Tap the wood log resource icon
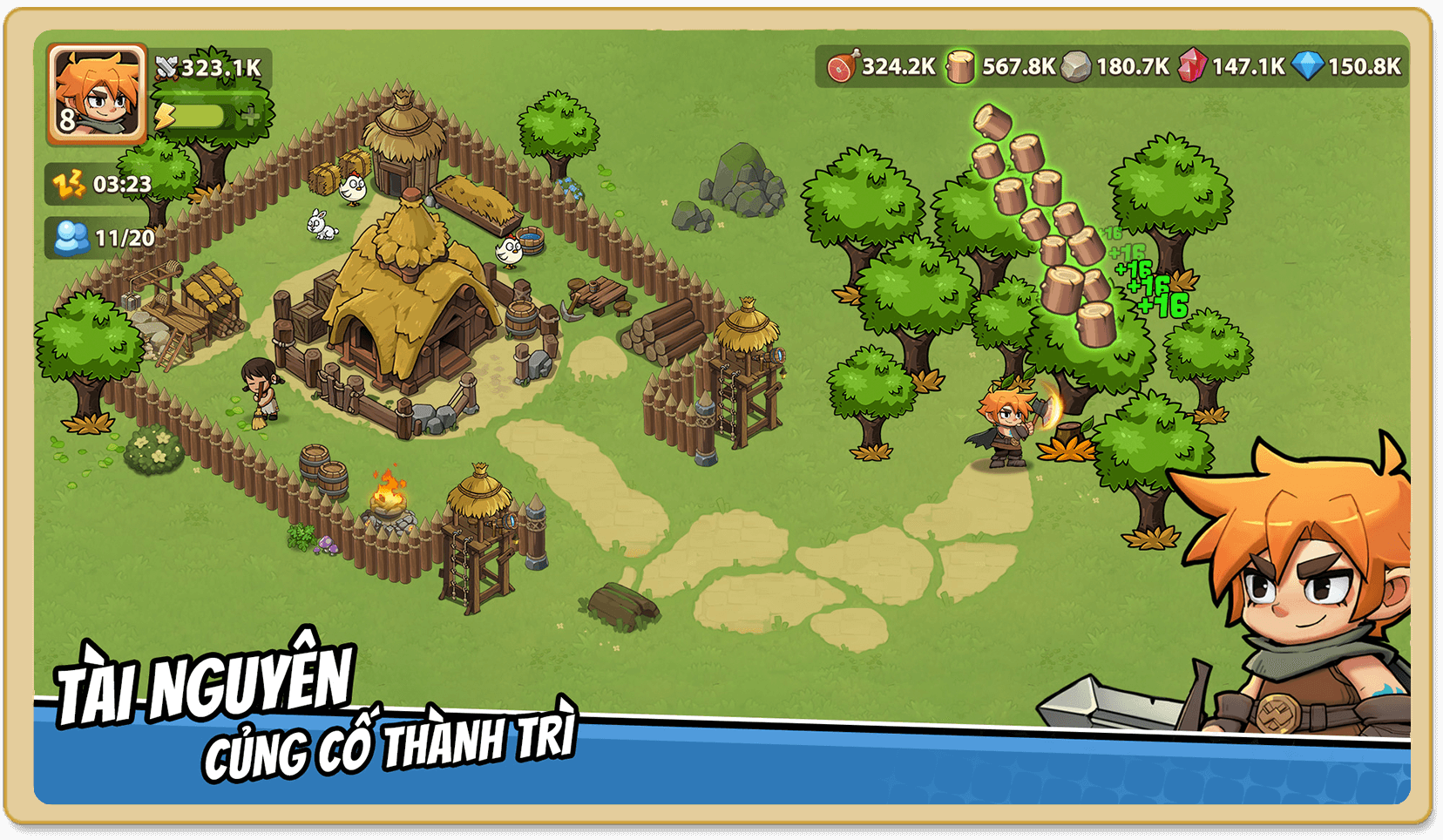 pyautogui.click(x=960, y=66)
